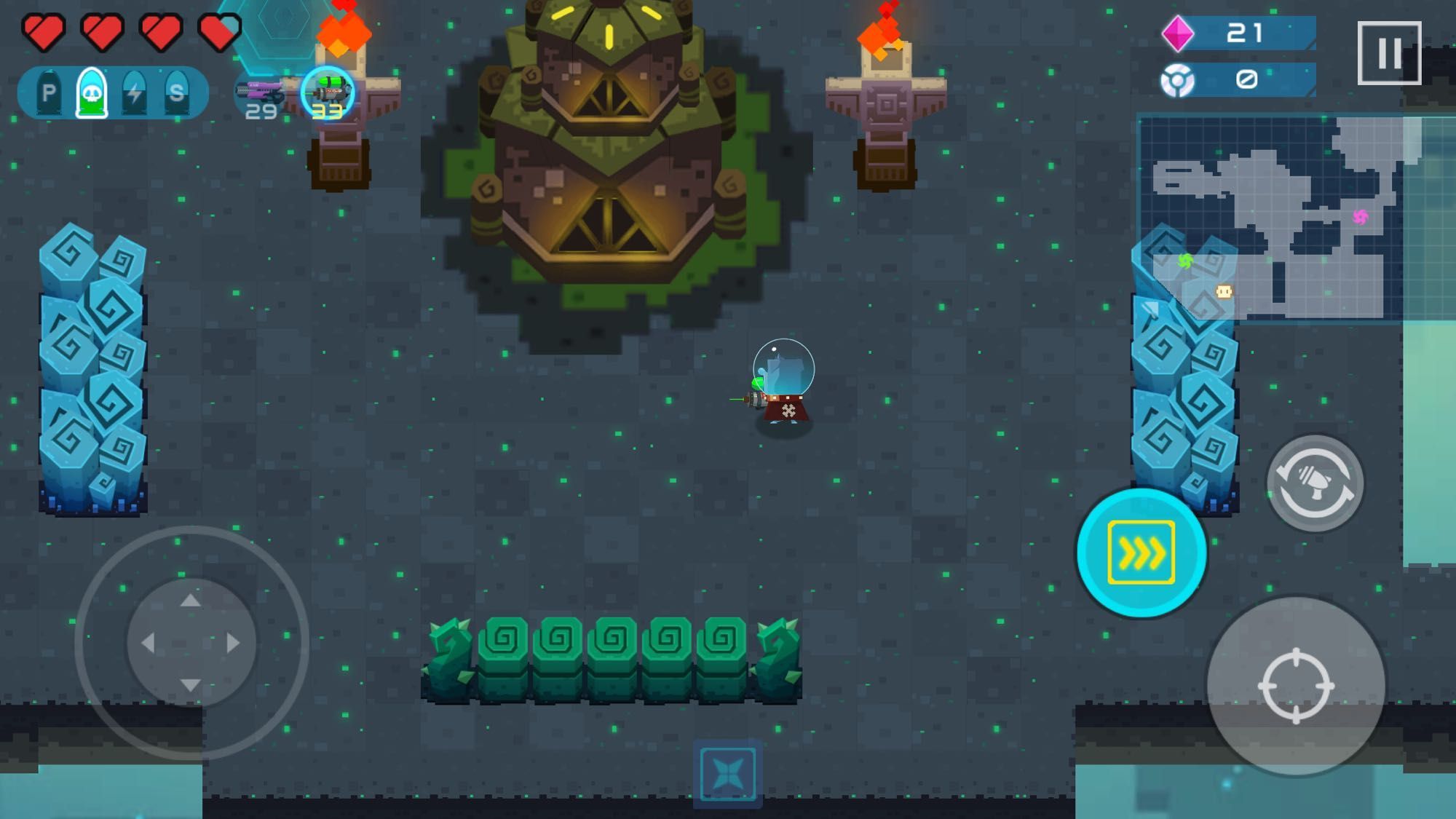Swap weapons with the gun-cycle button
1456x819 pixels.
point(1315,483)
